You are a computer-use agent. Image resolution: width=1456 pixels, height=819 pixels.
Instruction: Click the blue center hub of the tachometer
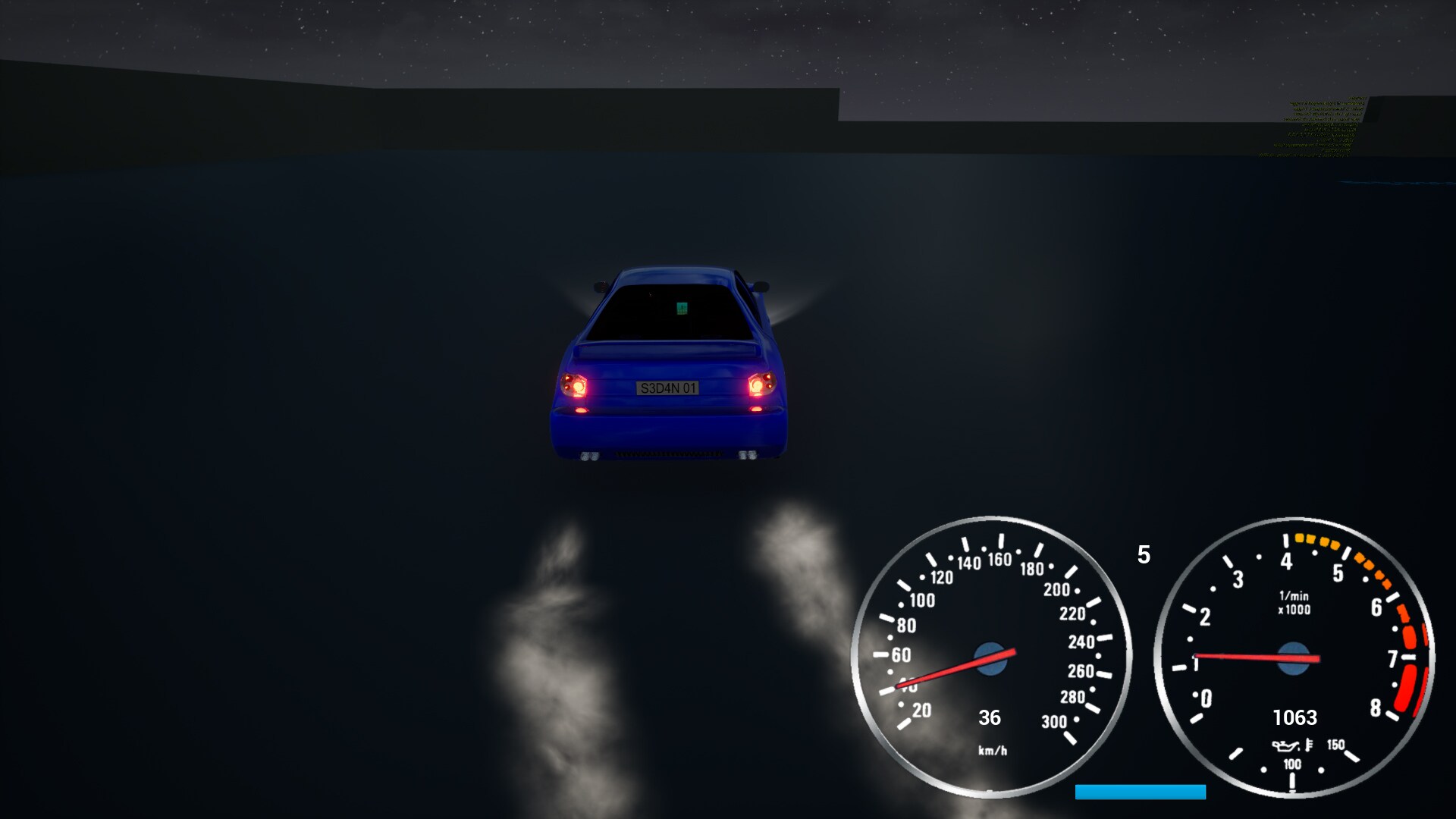(1294, 658)
